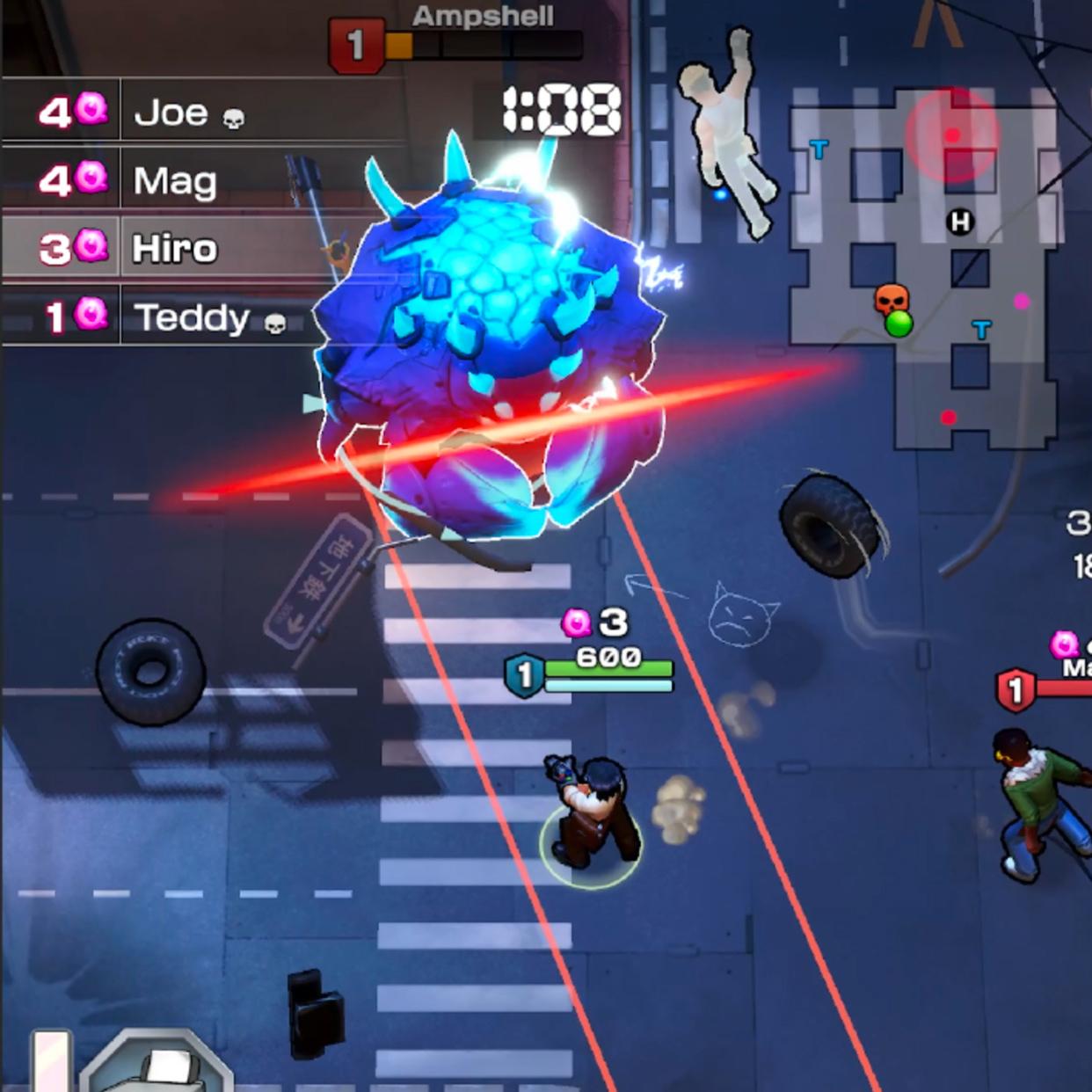
Task: Activate the octagonal printer item slot
Action: [x=158, y=1066]
